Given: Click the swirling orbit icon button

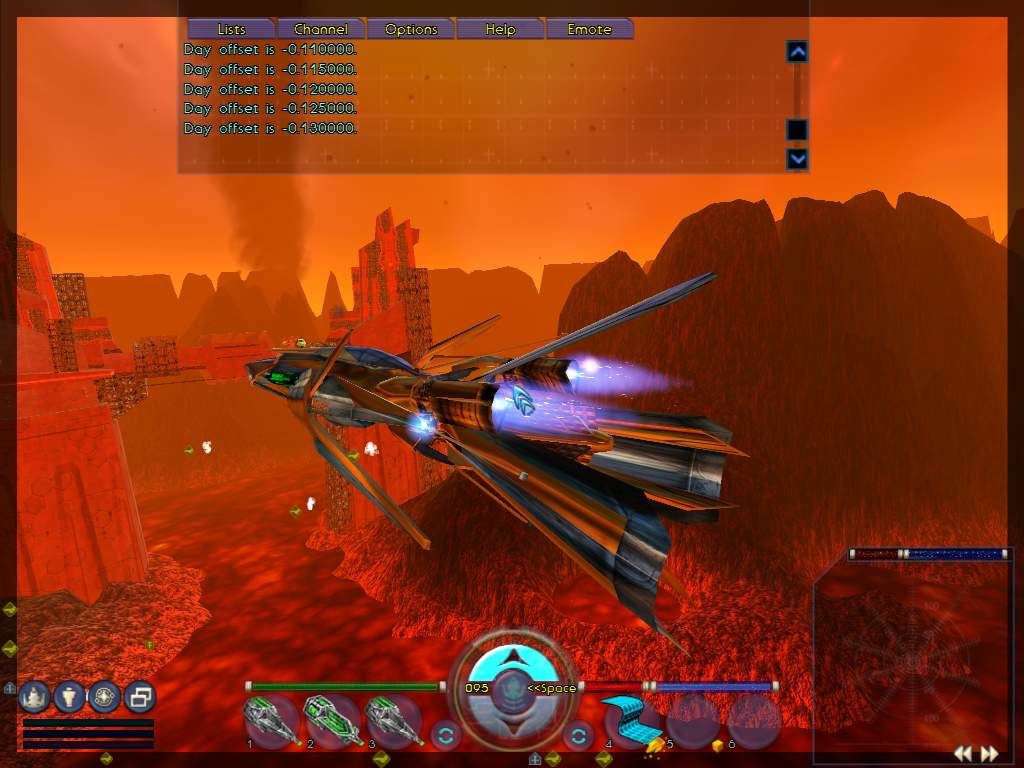Looking at the screenshot, I should point(104,696).
